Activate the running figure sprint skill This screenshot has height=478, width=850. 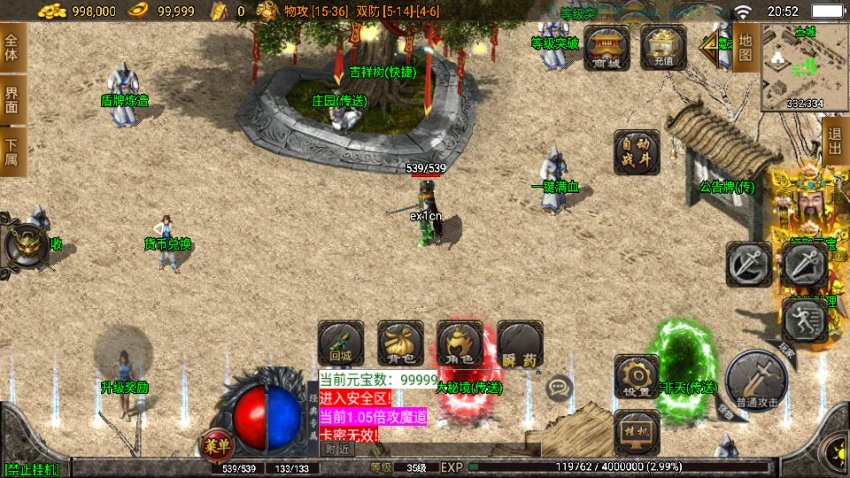803,320
